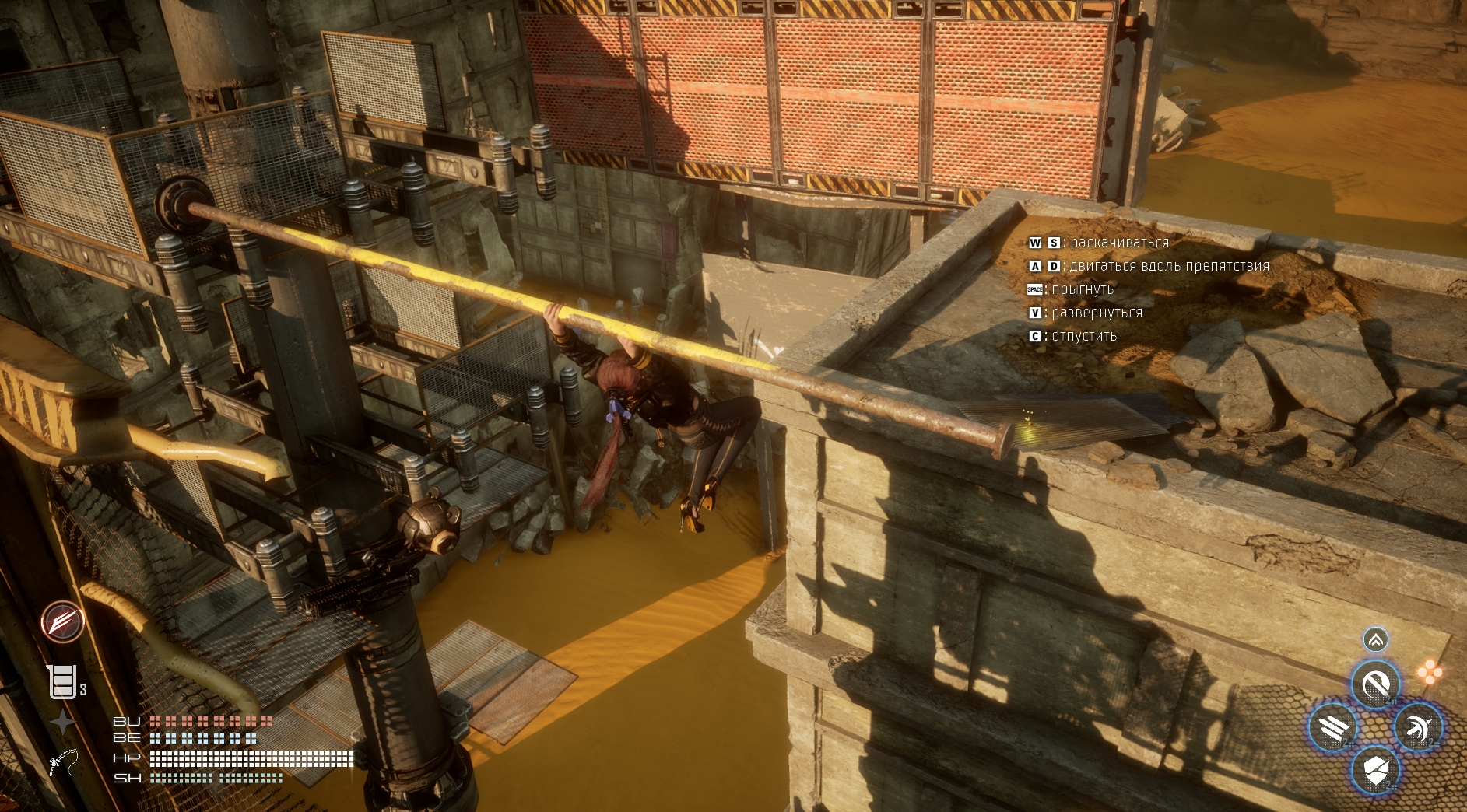Image resolution: width=1467 pixels, height=812 pixels.
Task: Activate the cracked shield Beta skill
Action: coord(1375,771)
